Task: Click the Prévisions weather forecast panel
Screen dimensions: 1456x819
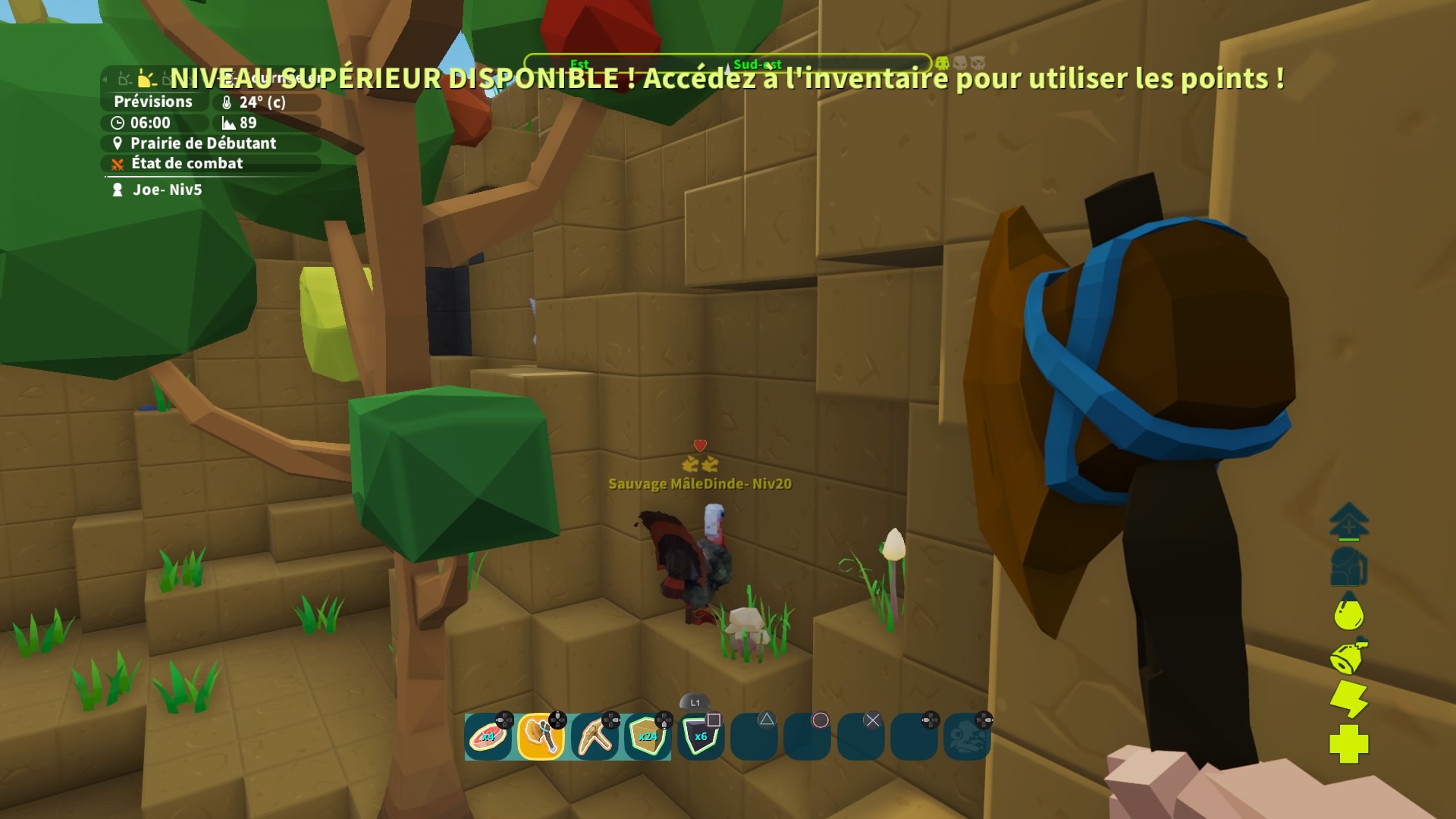Action: tap(153, 102)
